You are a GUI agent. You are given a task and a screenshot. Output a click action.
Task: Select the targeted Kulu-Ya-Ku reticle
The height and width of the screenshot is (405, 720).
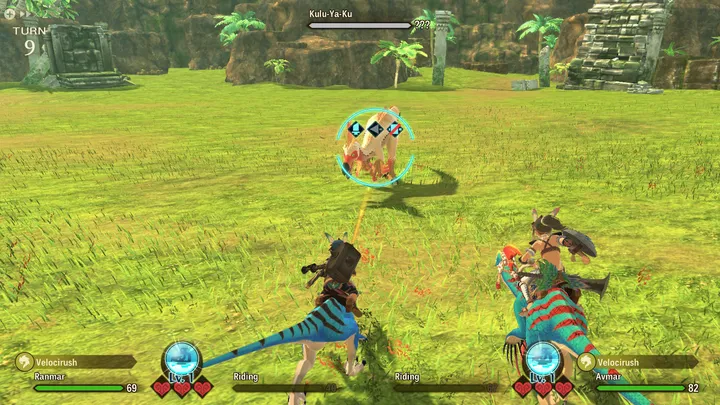pos(375,150)
